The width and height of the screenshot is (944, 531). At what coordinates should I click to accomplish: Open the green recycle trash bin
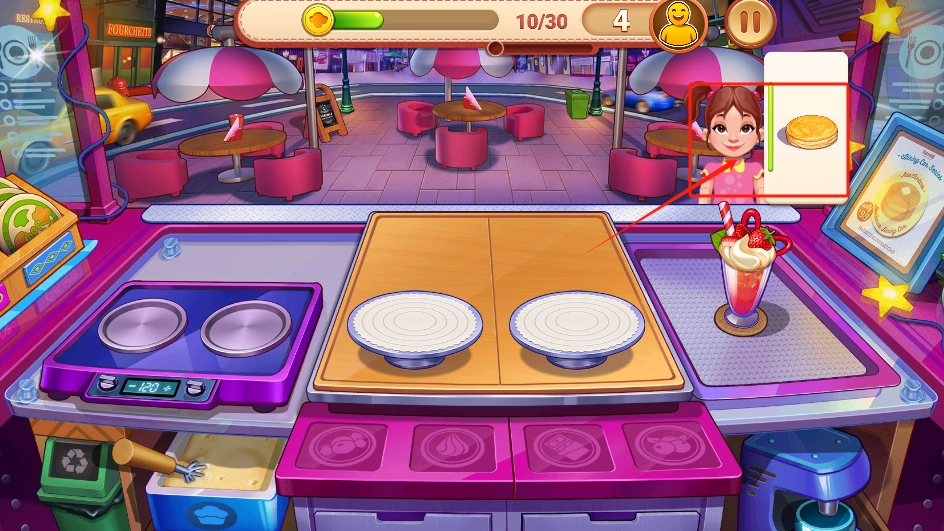coord(76,470)
